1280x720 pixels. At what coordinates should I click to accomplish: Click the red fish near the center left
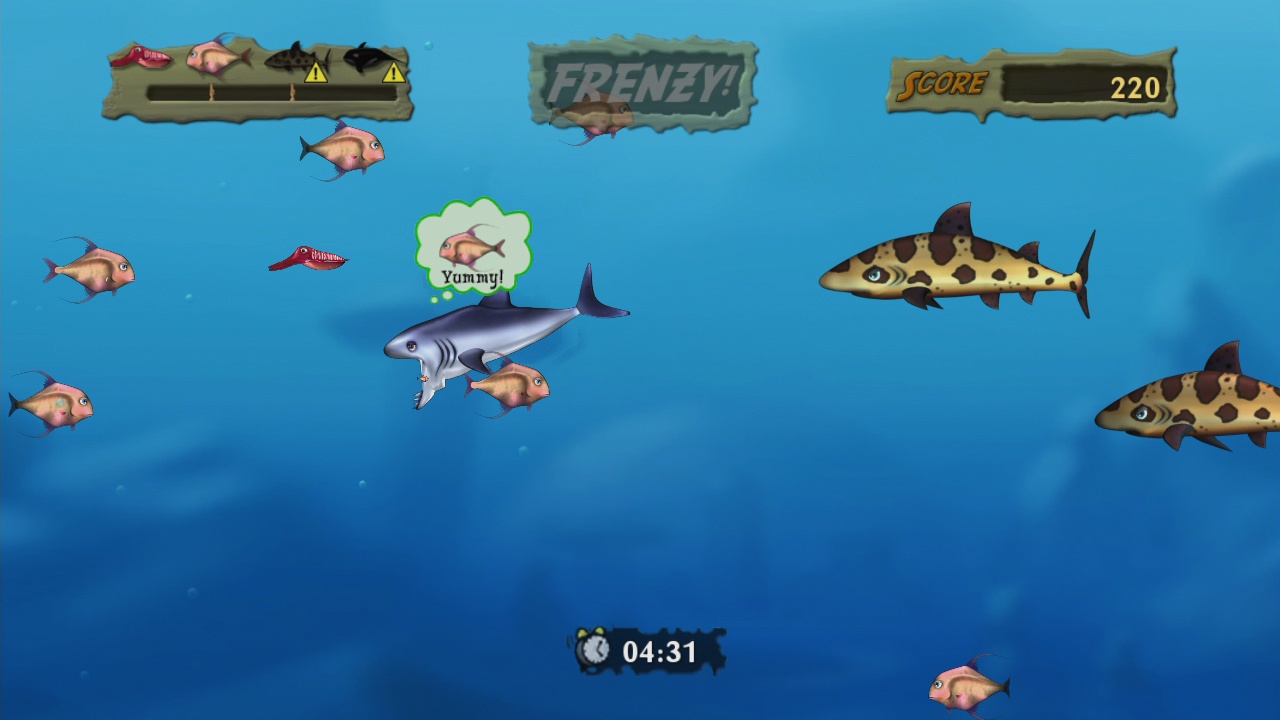click(308, 257)
